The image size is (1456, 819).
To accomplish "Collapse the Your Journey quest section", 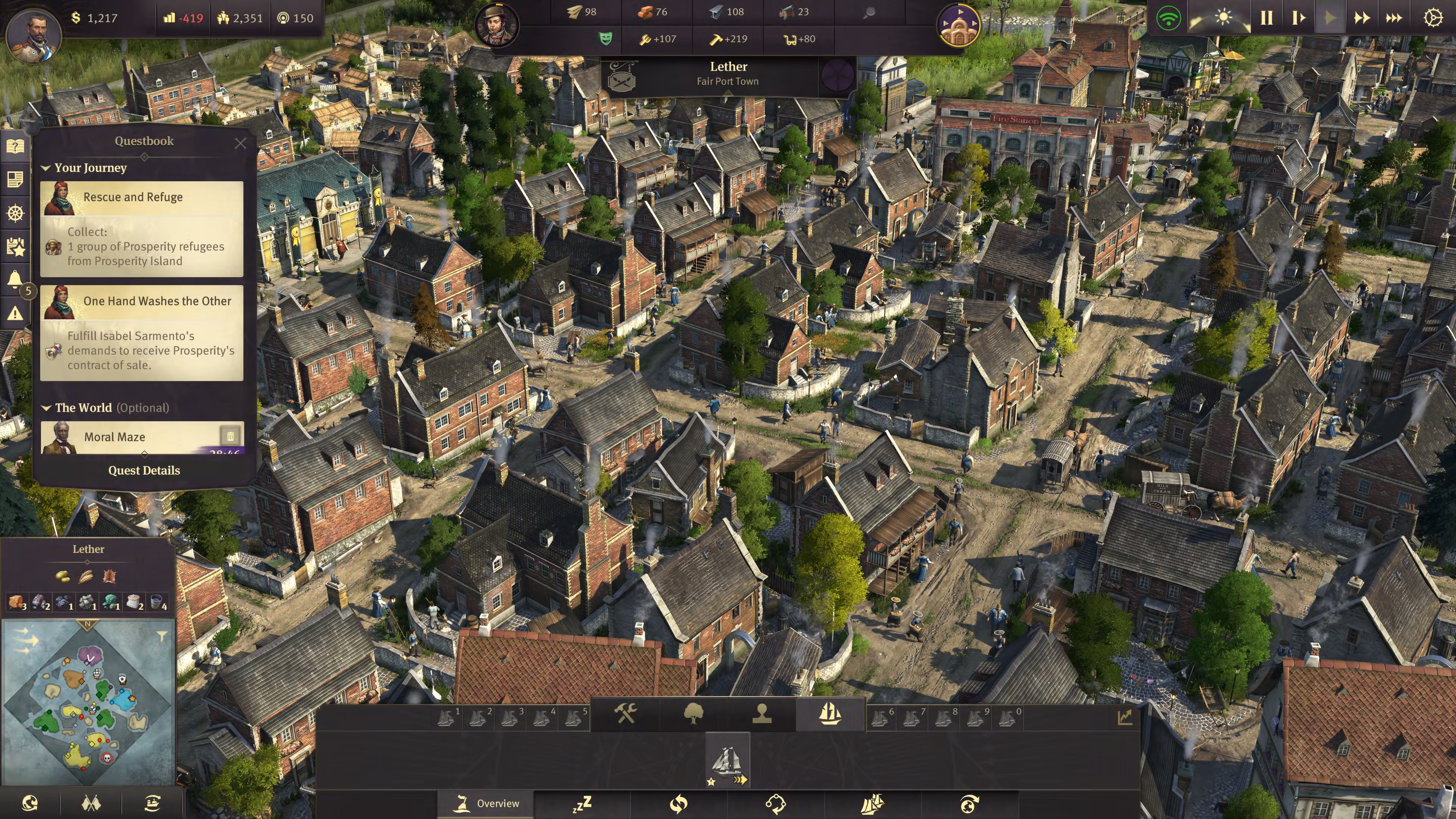I will point(46,168).
